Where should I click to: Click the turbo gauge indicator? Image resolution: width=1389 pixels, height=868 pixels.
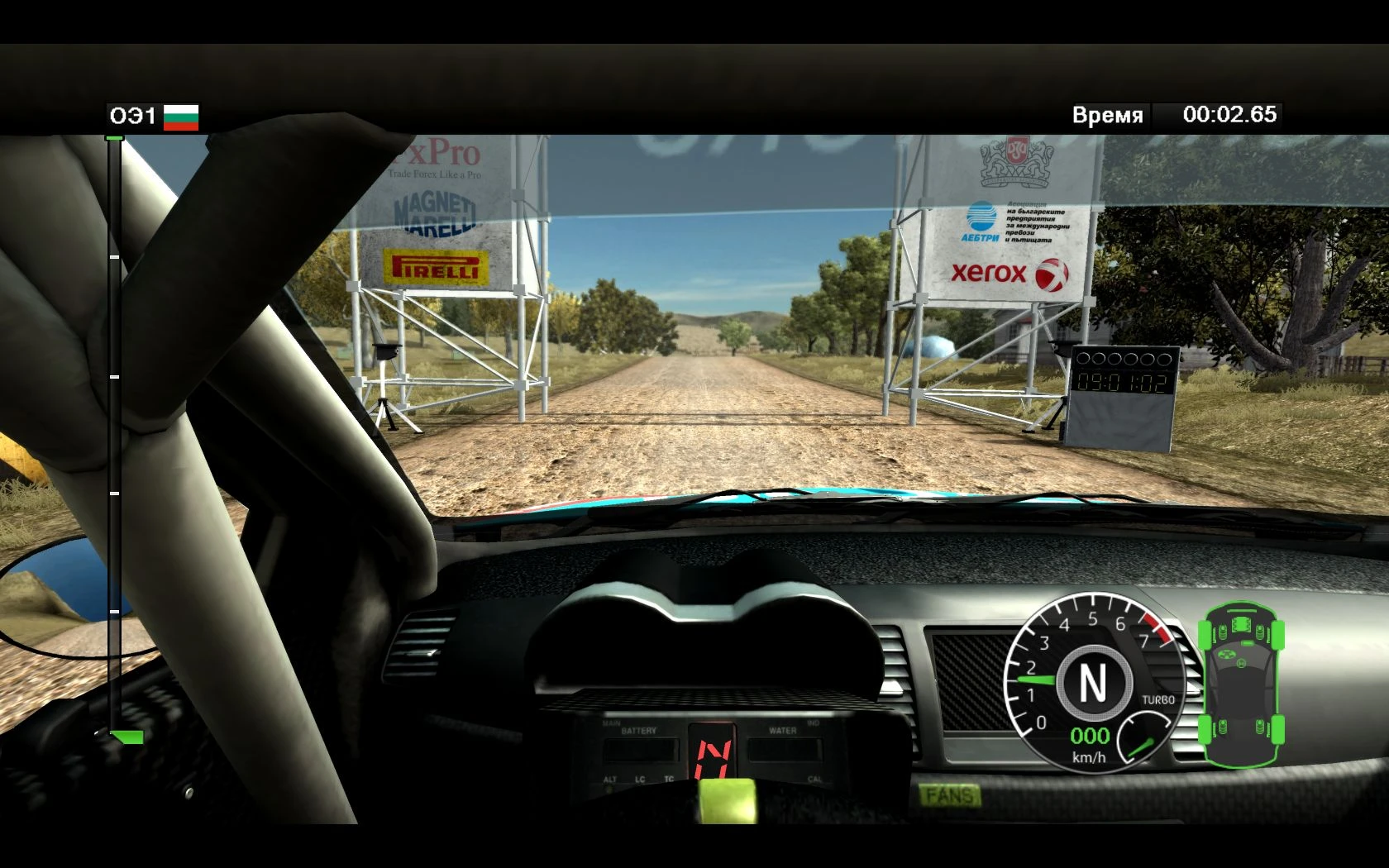(1141, 740)
